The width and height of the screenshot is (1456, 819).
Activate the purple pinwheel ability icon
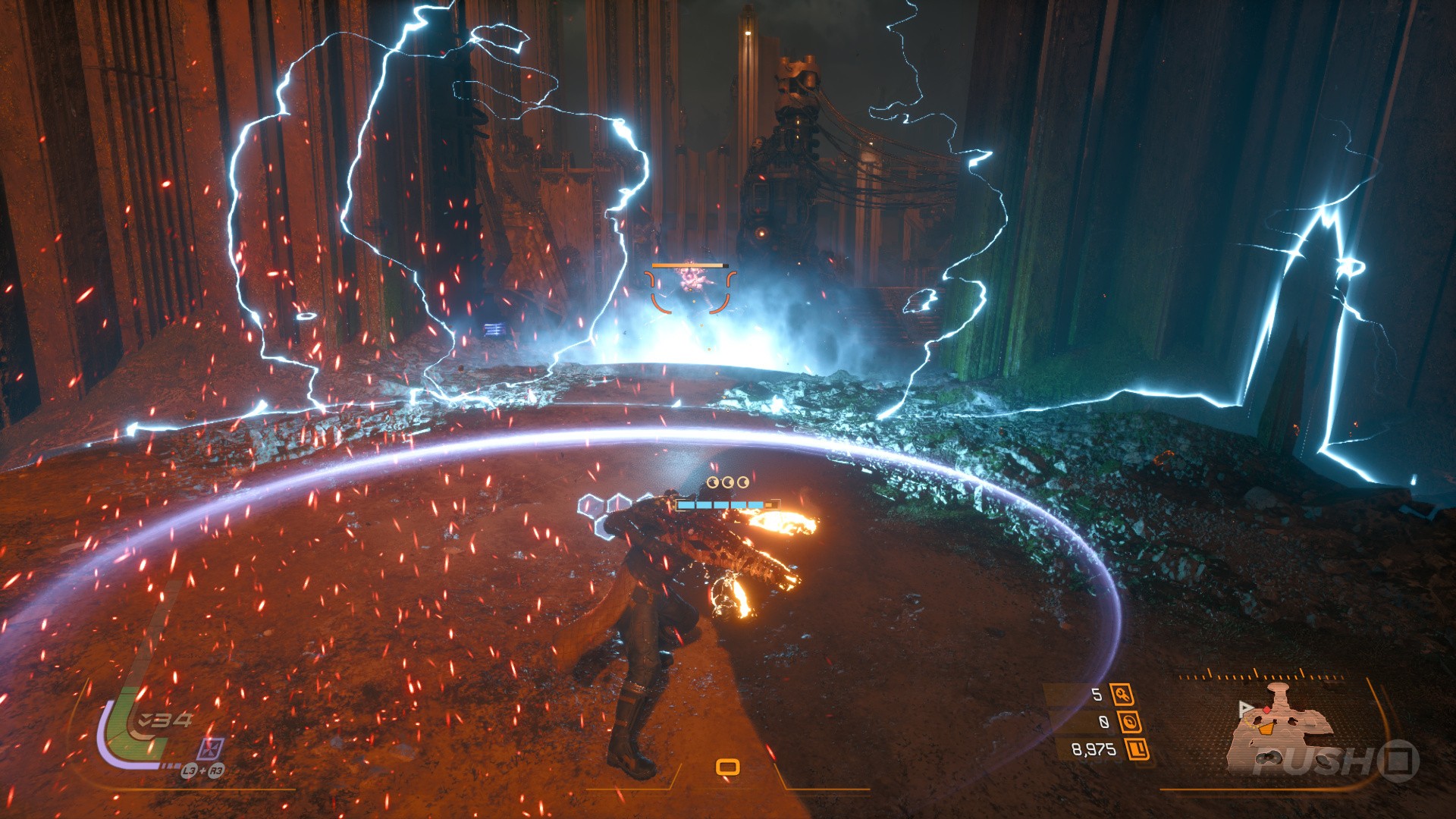tap(209, 749)
